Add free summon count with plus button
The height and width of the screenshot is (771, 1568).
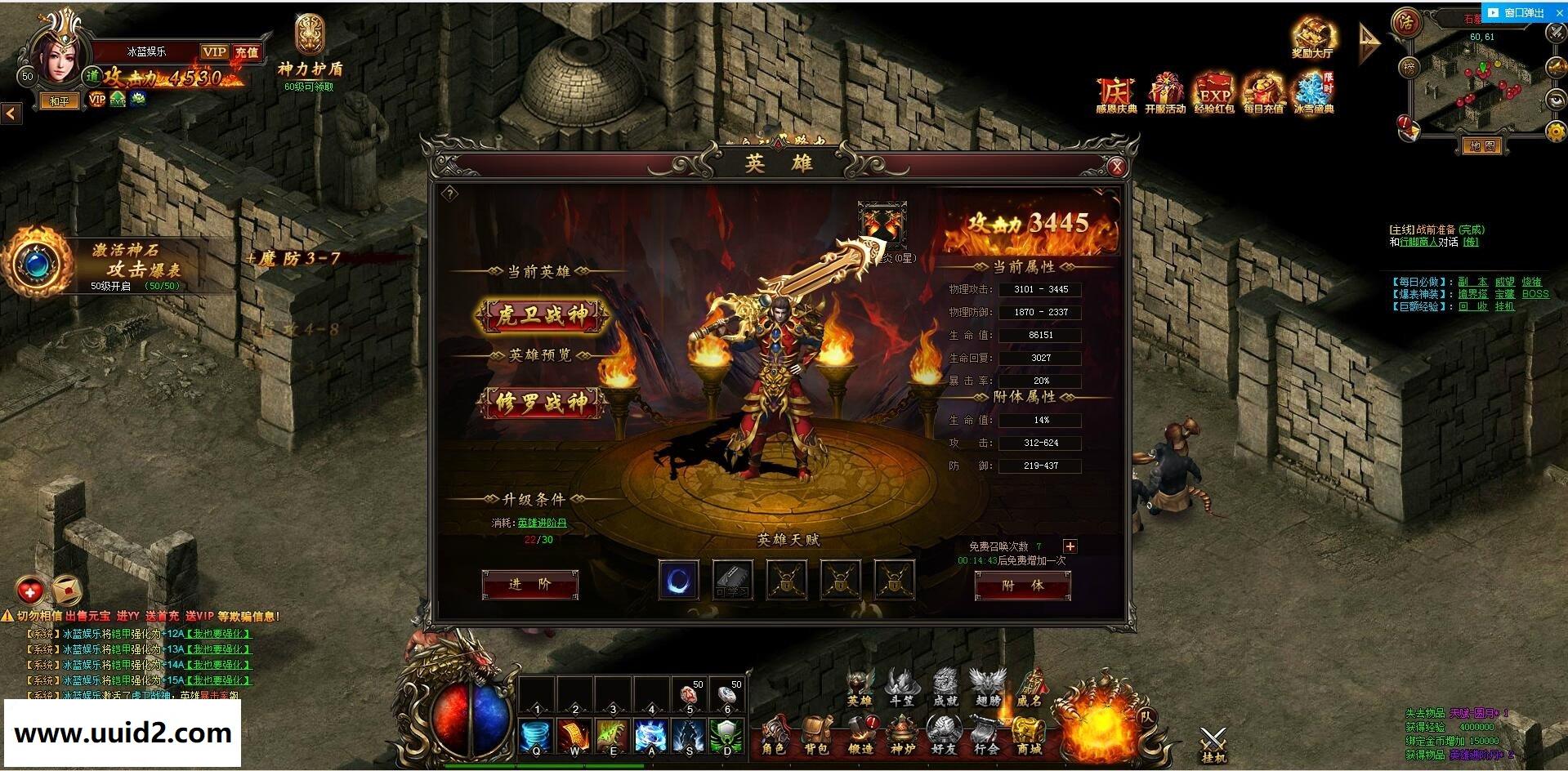(1070, 546)
